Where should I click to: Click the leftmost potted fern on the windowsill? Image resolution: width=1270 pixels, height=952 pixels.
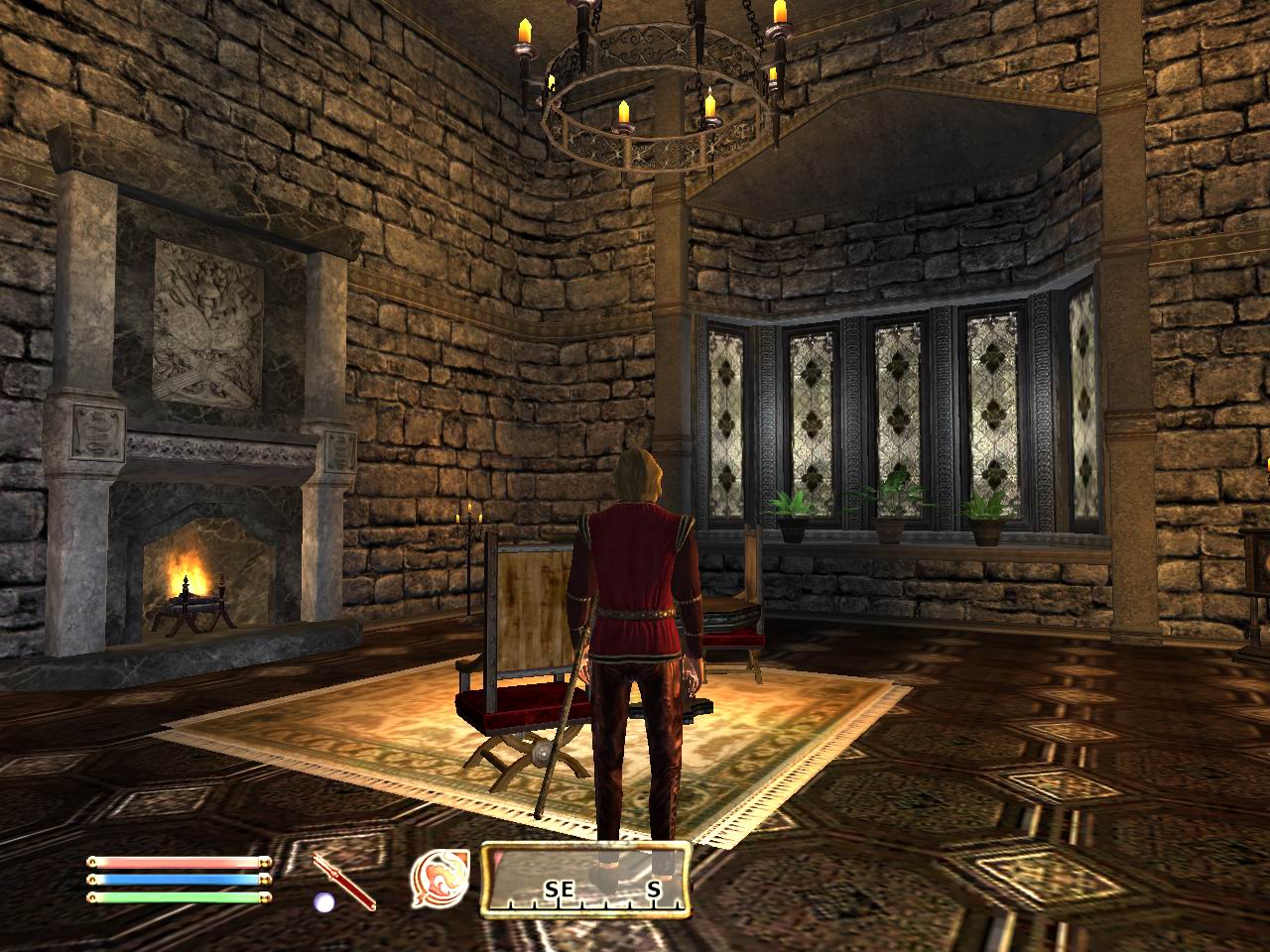[791, 509]
